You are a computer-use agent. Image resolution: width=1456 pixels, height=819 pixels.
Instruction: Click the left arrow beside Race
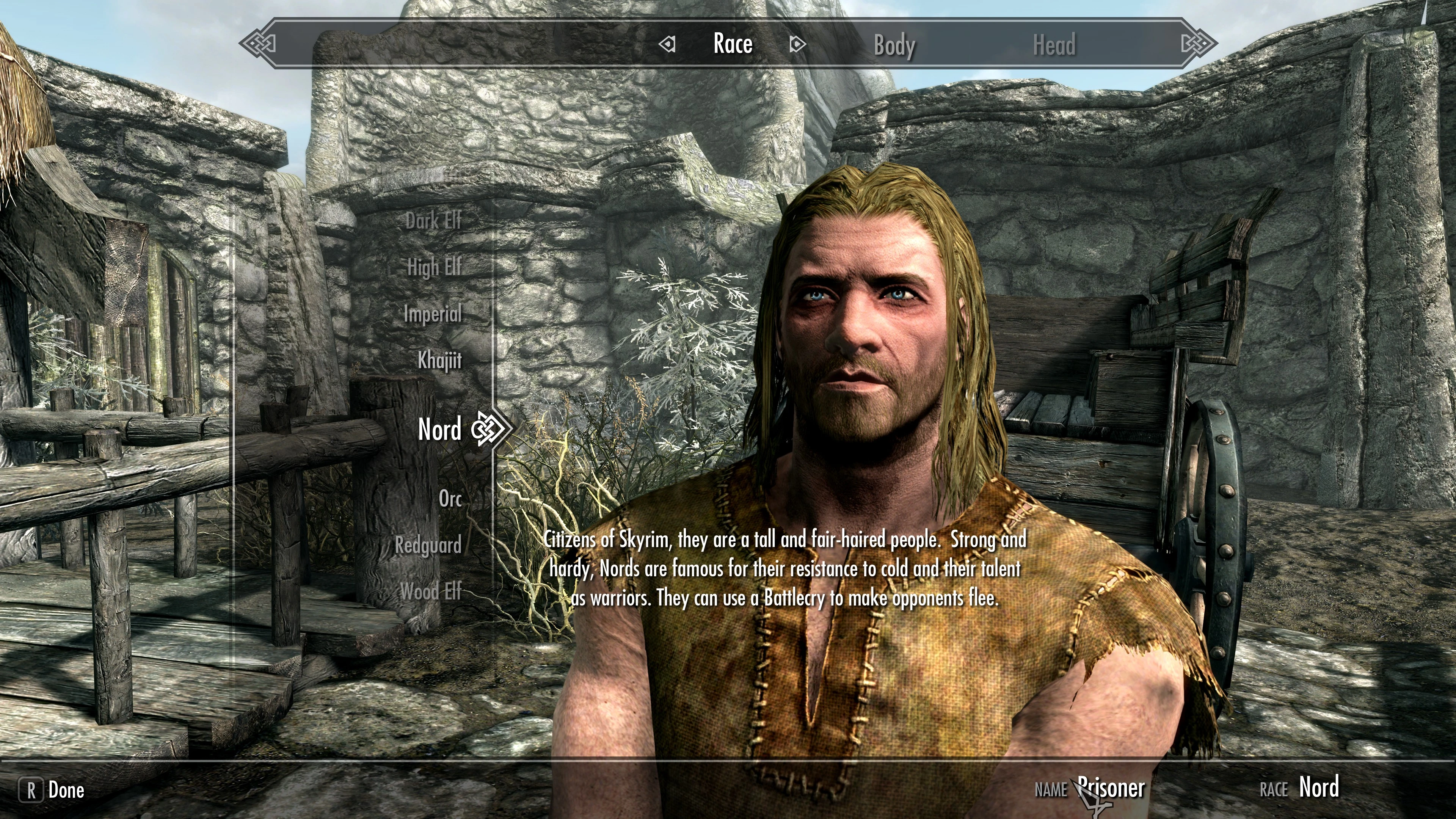[x=667, y=44]
